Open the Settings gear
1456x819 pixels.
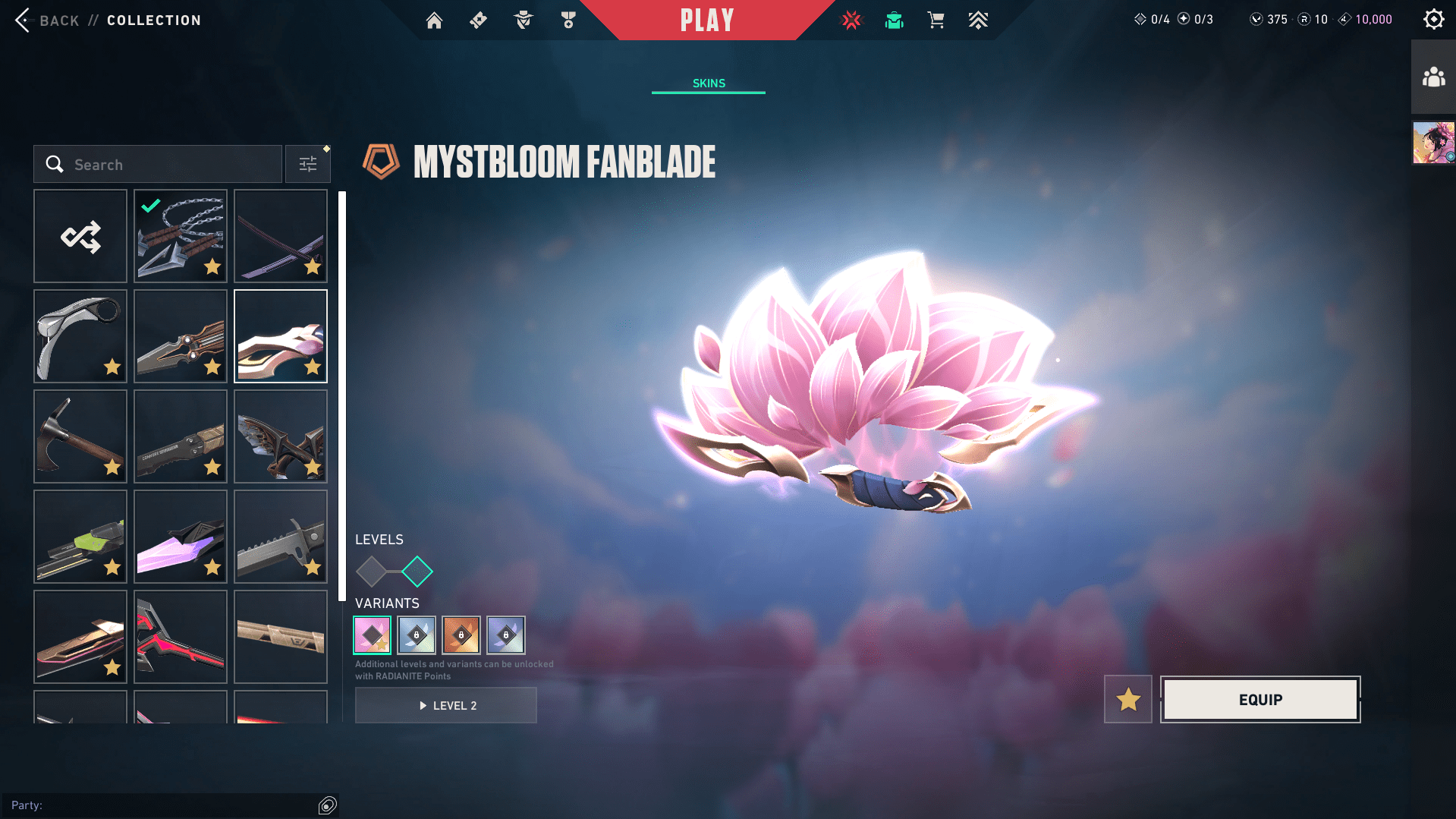click(1433, 19)
